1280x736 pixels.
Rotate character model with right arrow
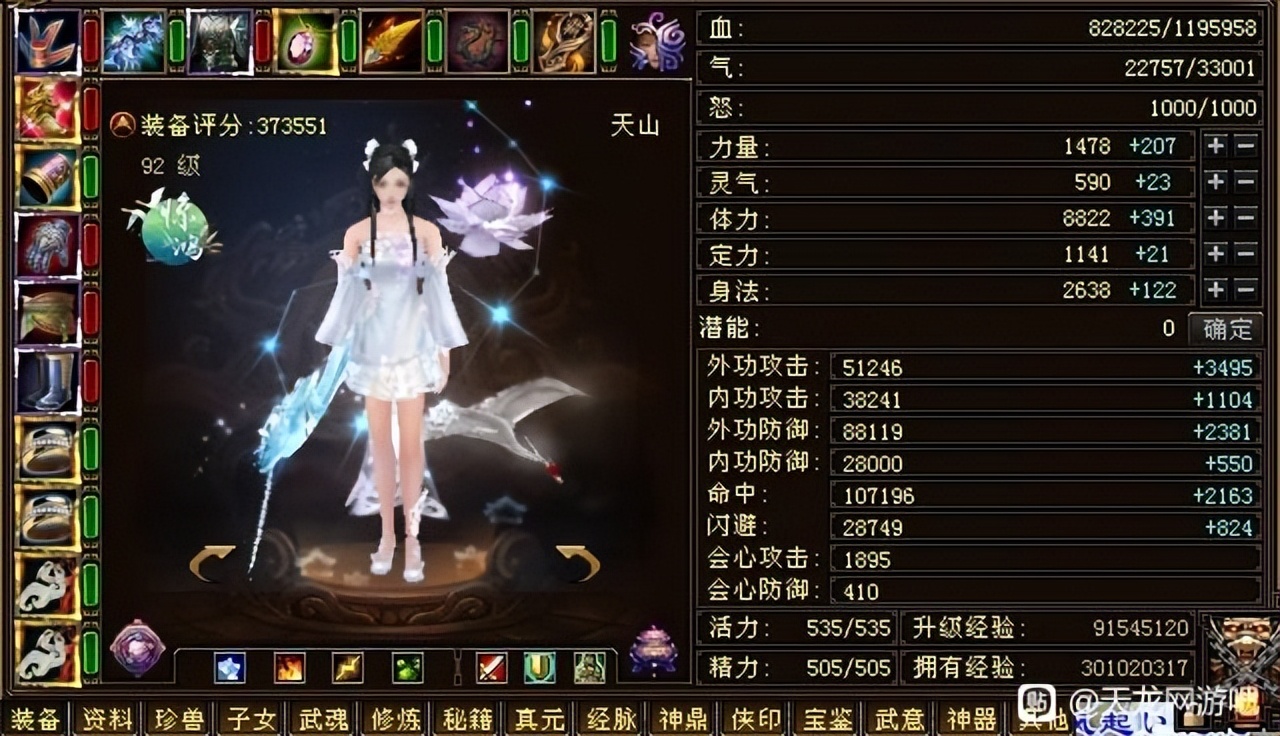click(578, 562)
